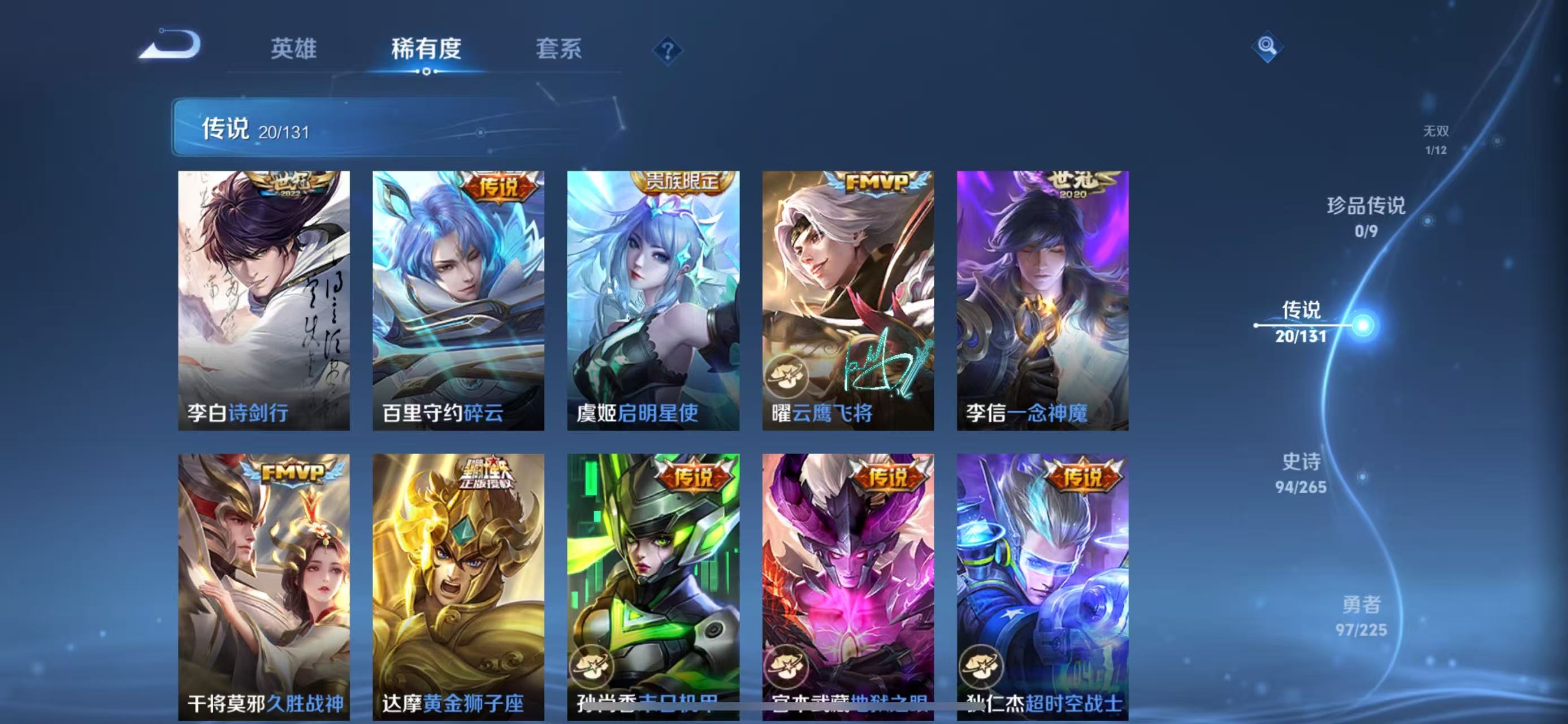The height and width of the screenshot is (724, 1568).
Task: Select 史诗 94/265 in rarity list
Action: [x=1301, y=474]
